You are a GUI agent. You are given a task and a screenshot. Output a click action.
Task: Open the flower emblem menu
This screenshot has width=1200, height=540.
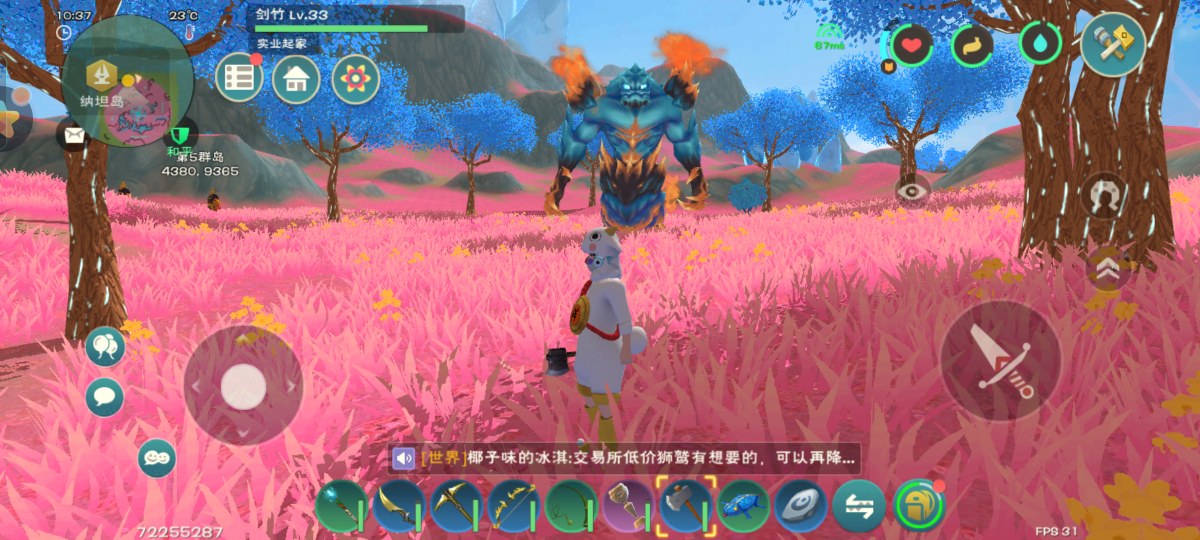tap(355, 78)
